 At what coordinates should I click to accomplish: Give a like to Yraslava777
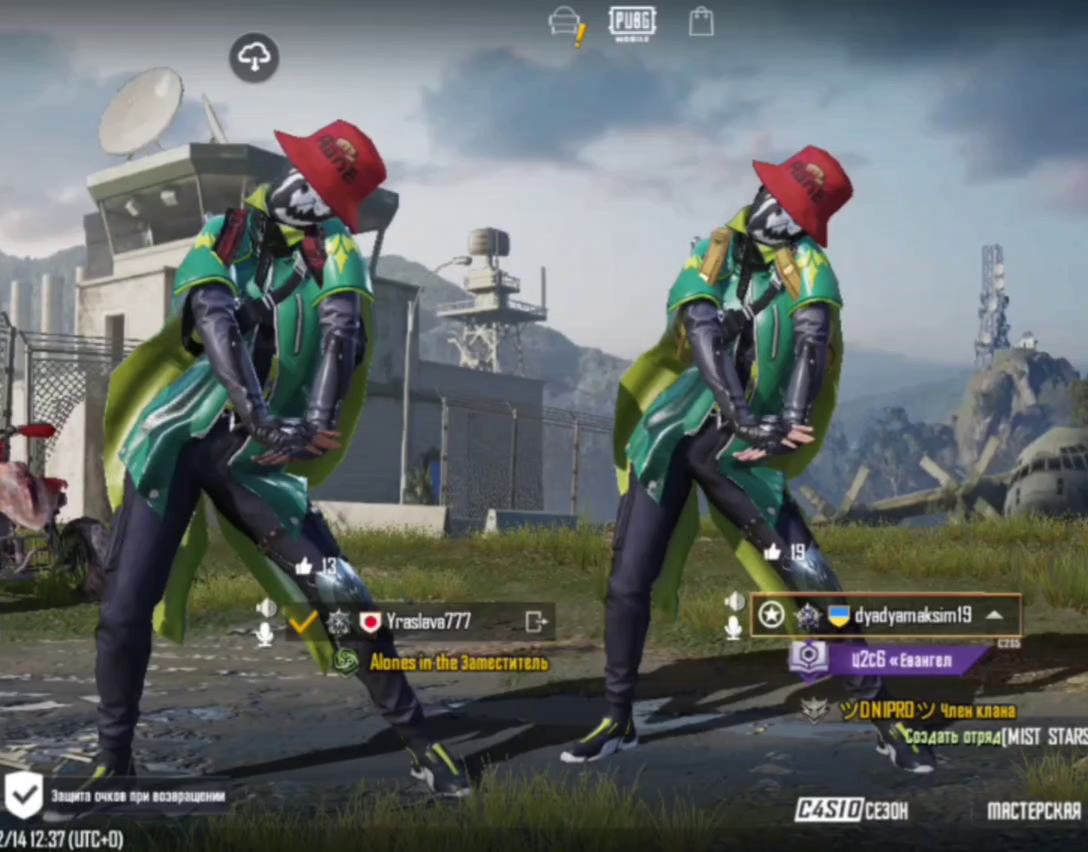(304, 567)
